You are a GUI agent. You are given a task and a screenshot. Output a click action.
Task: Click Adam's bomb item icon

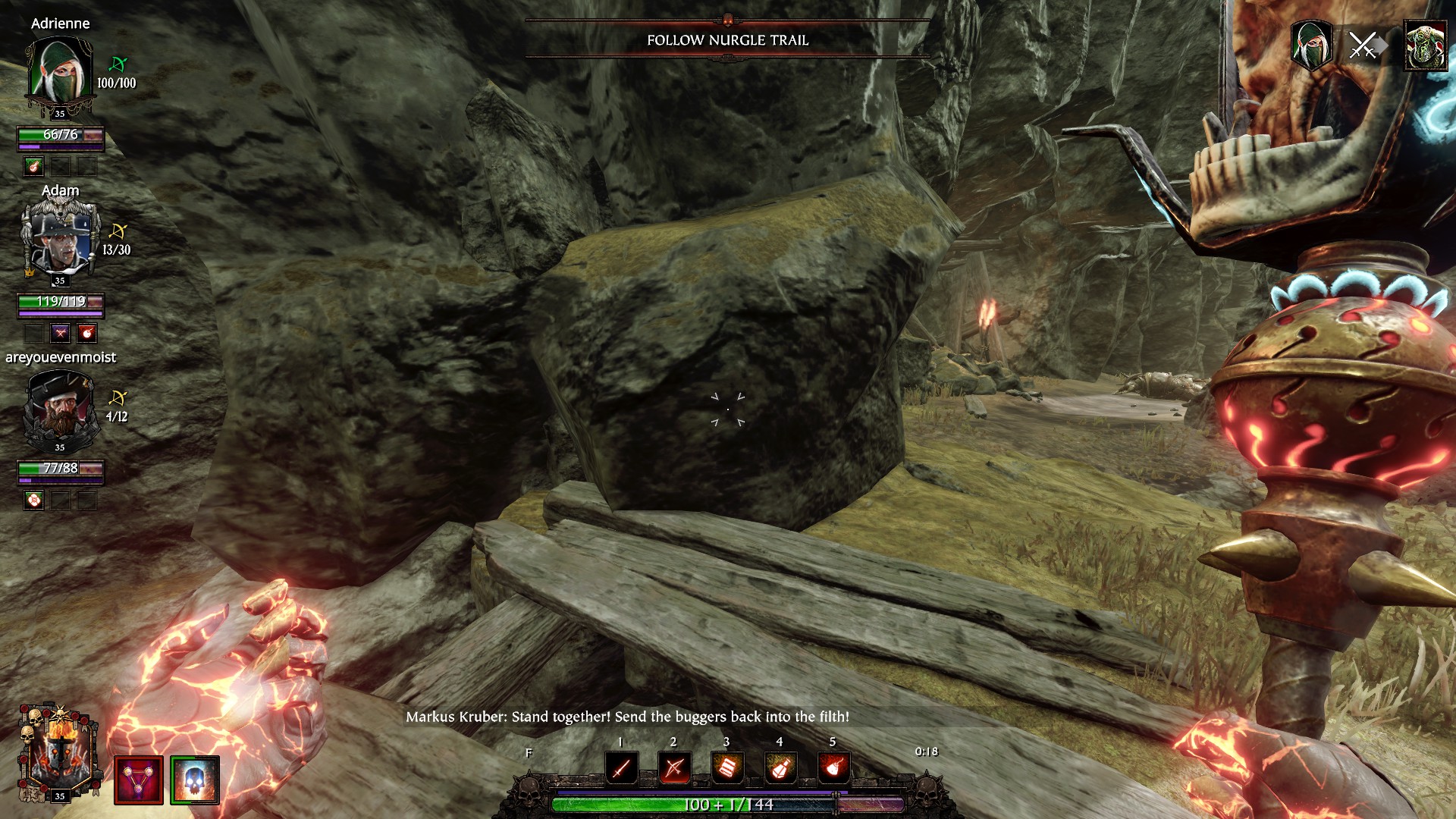(86, 333)
